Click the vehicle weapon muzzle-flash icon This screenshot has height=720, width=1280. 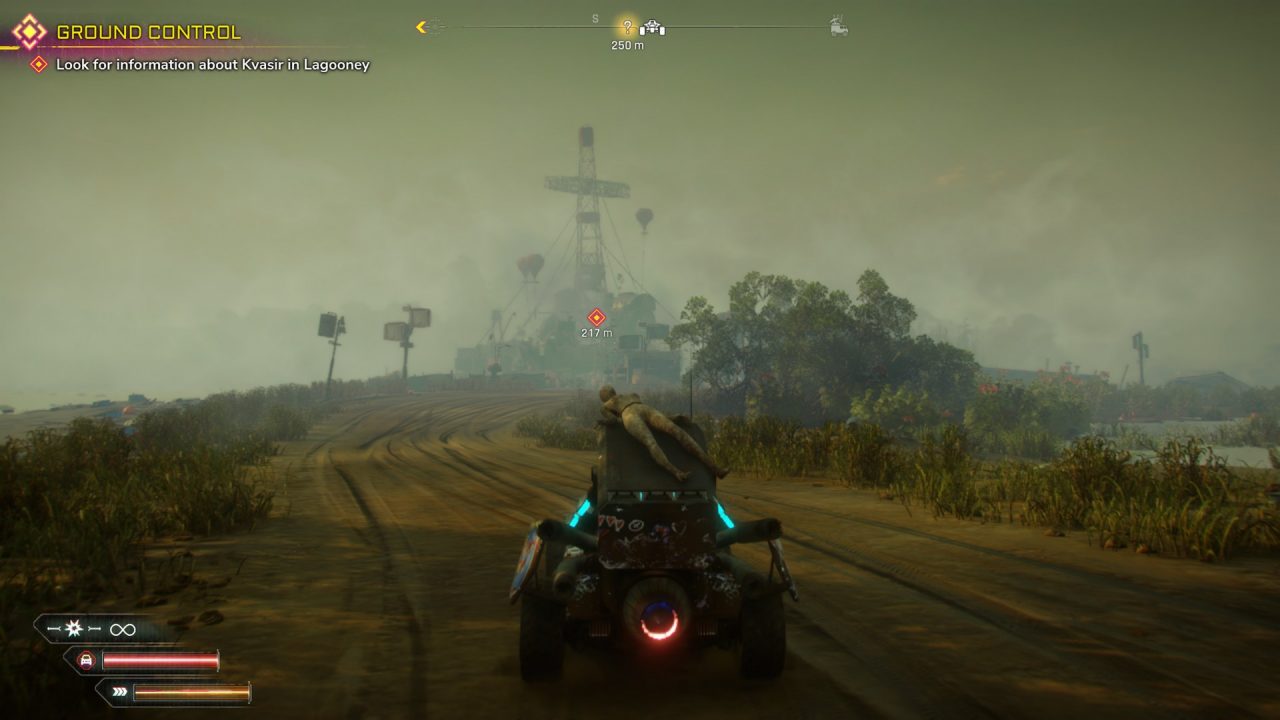74,629
